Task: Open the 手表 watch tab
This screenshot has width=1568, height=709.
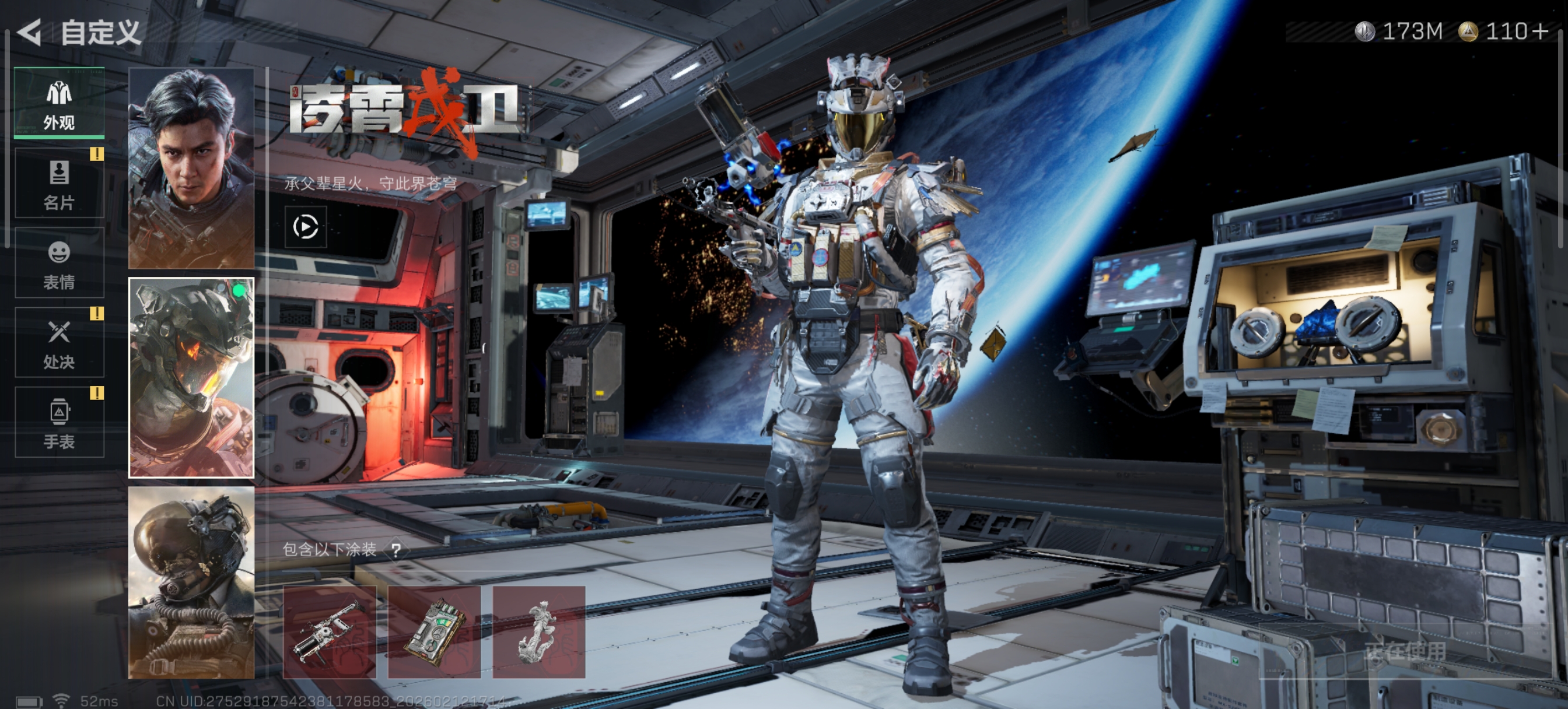Action: point(59,423)
